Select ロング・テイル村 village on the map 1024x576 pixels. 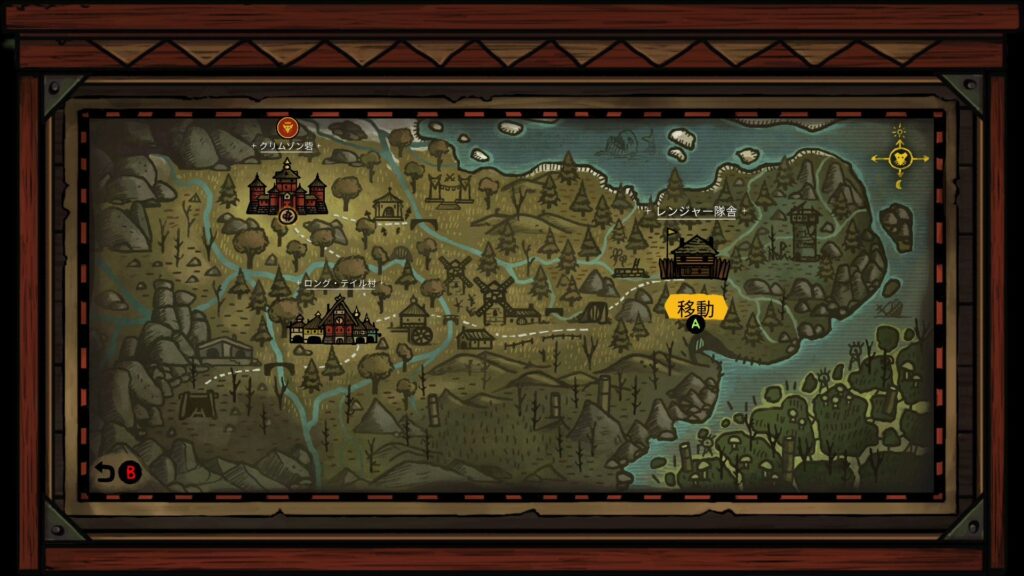click(333, 320)
